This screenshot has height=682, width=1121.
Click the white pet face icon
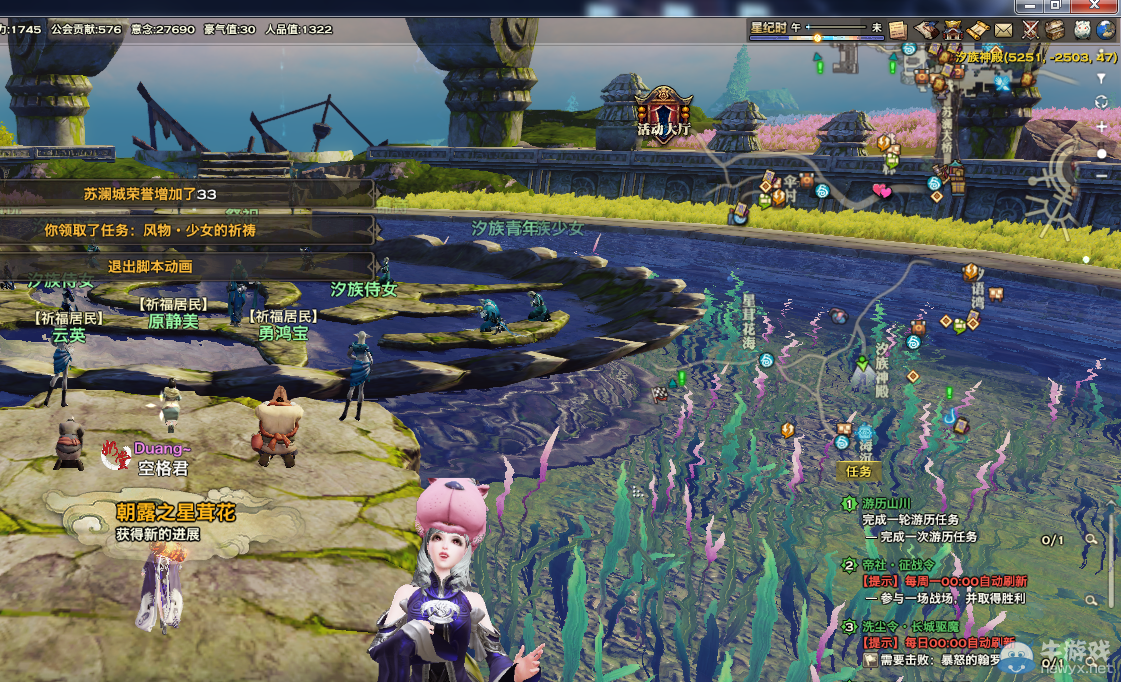(1081, 30)
